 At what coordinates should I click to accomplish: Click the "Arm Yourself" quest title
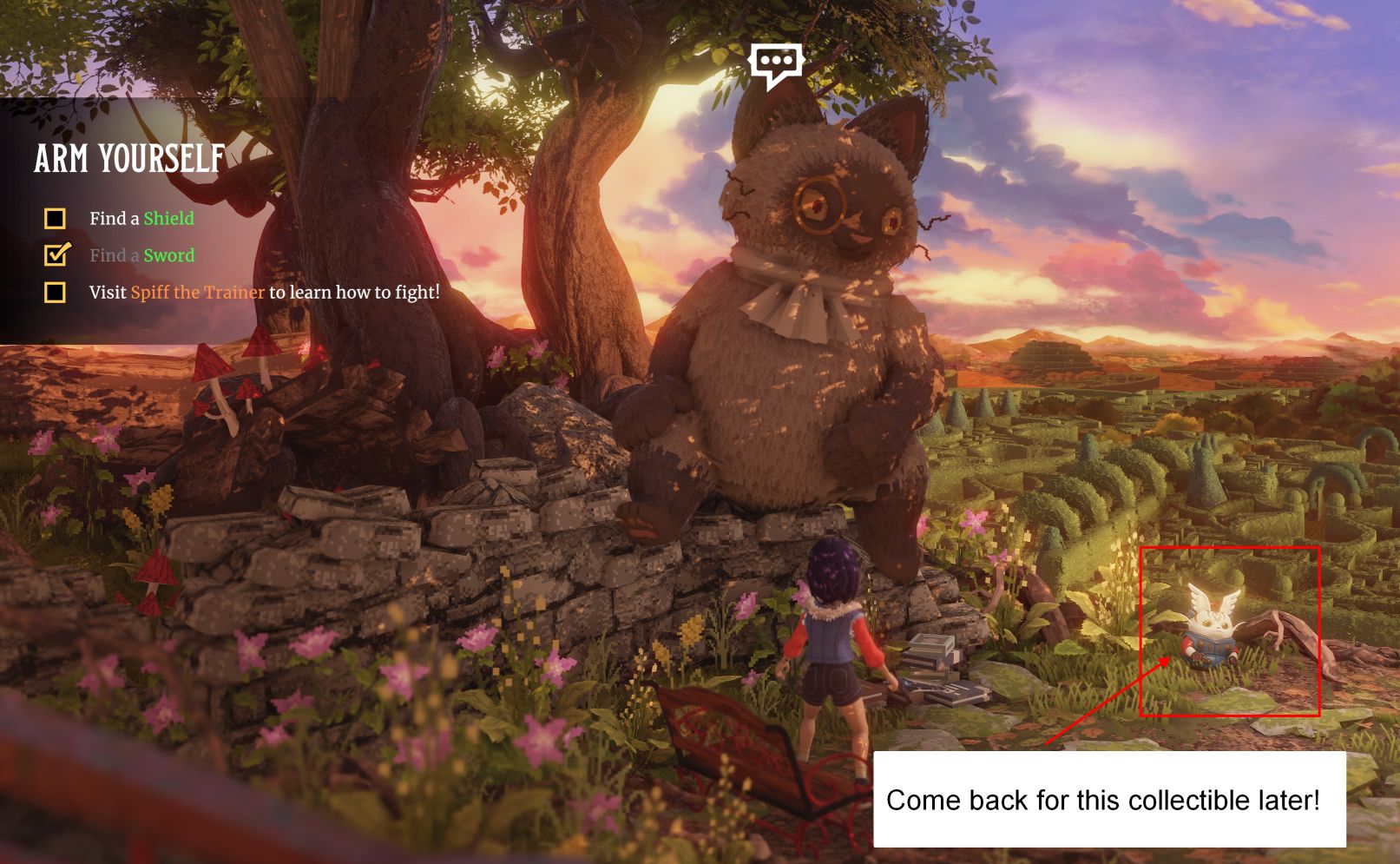[129, 159]
